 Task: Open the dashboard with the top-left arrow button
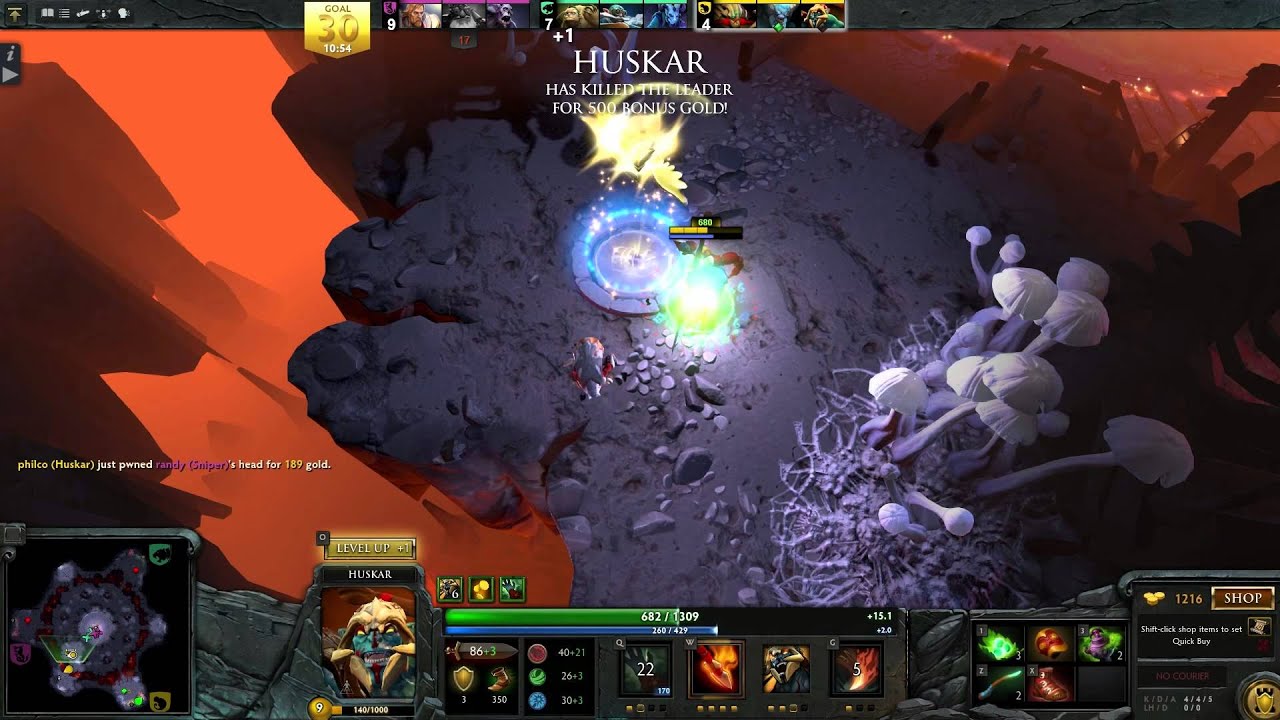[15, 14]
